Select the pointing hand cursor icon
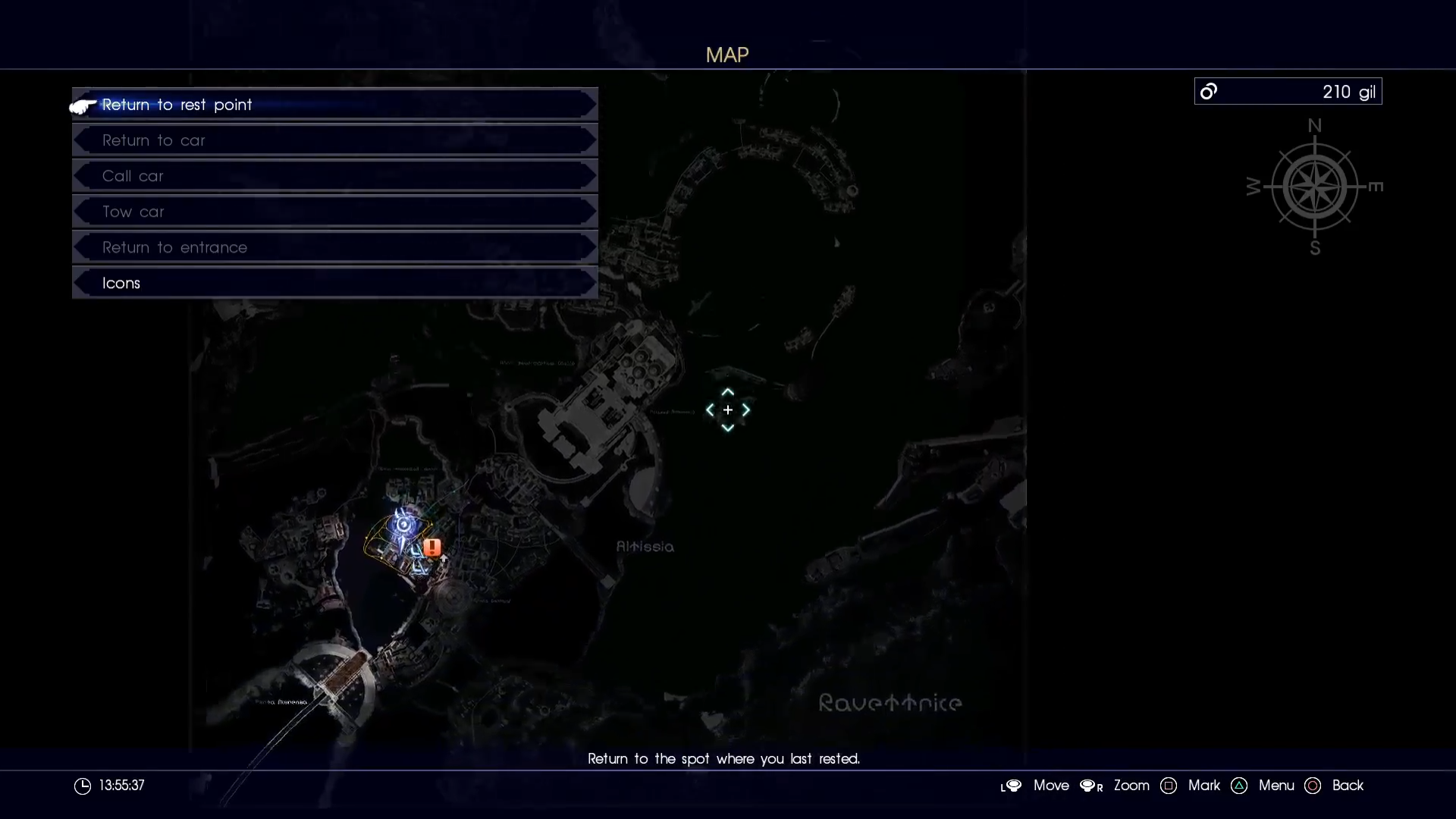The image size is (1456, 819). [80, 106]
